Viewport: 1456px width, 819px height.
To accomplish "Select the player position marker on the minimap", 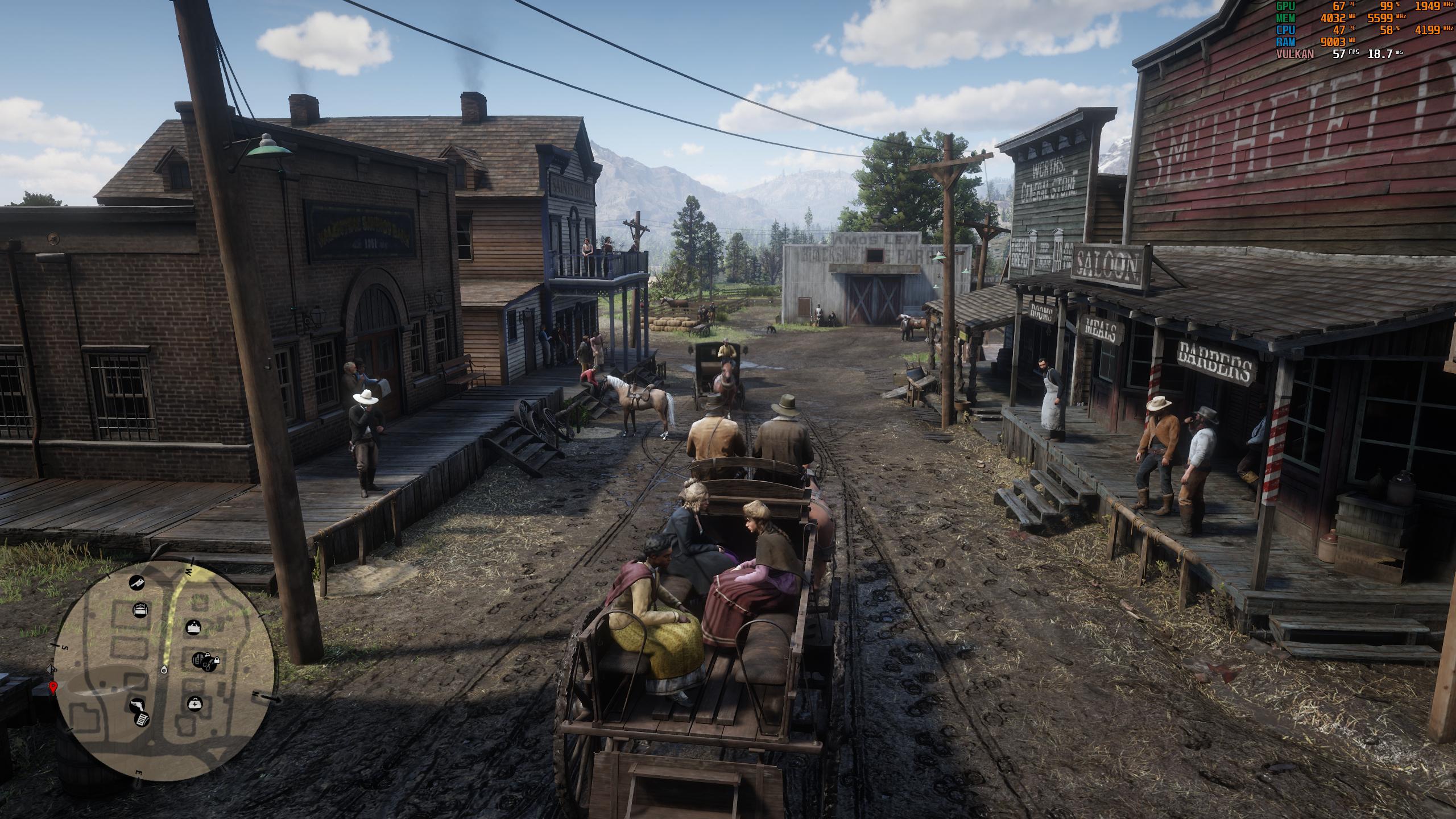I will click(x=164, y=669).
